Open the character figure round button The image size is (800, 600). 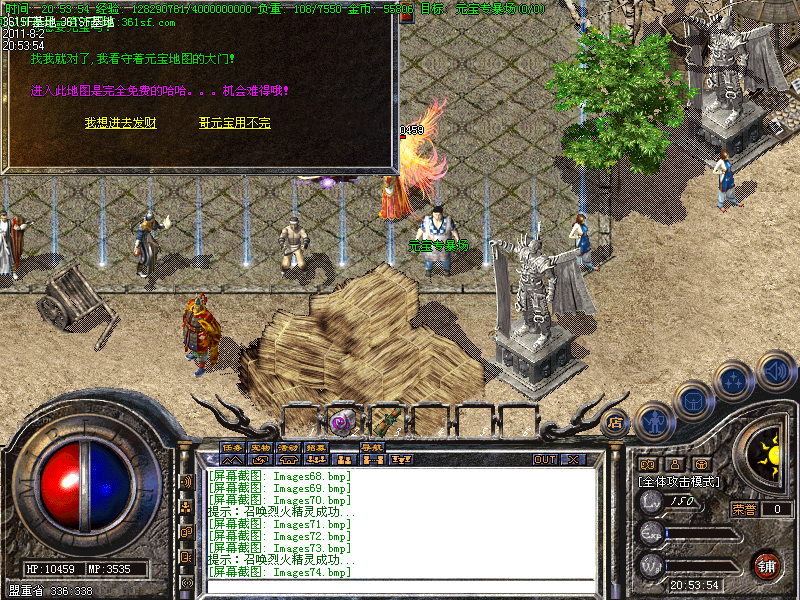pos(654,421)
